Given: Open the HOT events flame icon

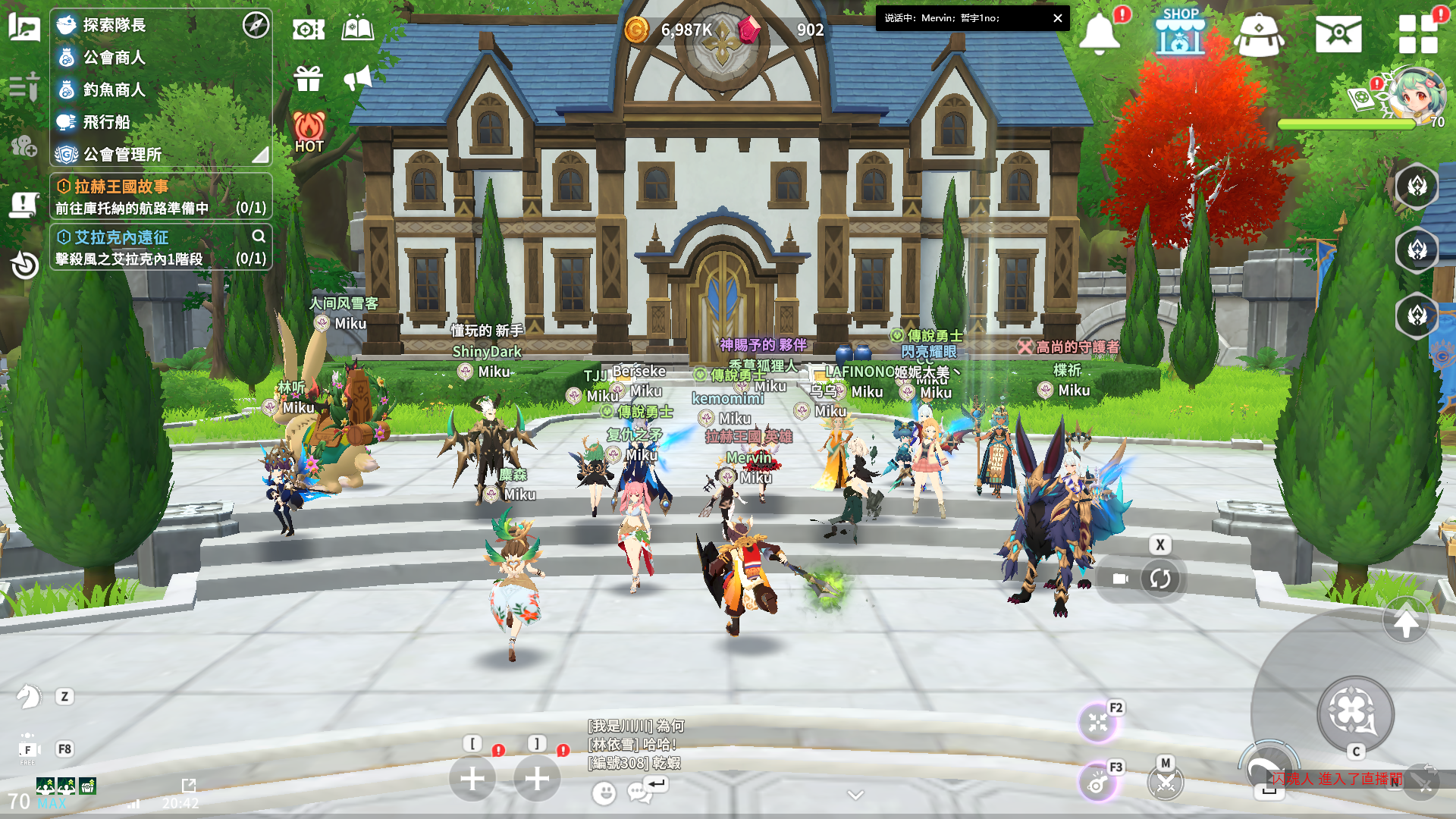Looking at the screenshot, I should [x=309, y=131].
